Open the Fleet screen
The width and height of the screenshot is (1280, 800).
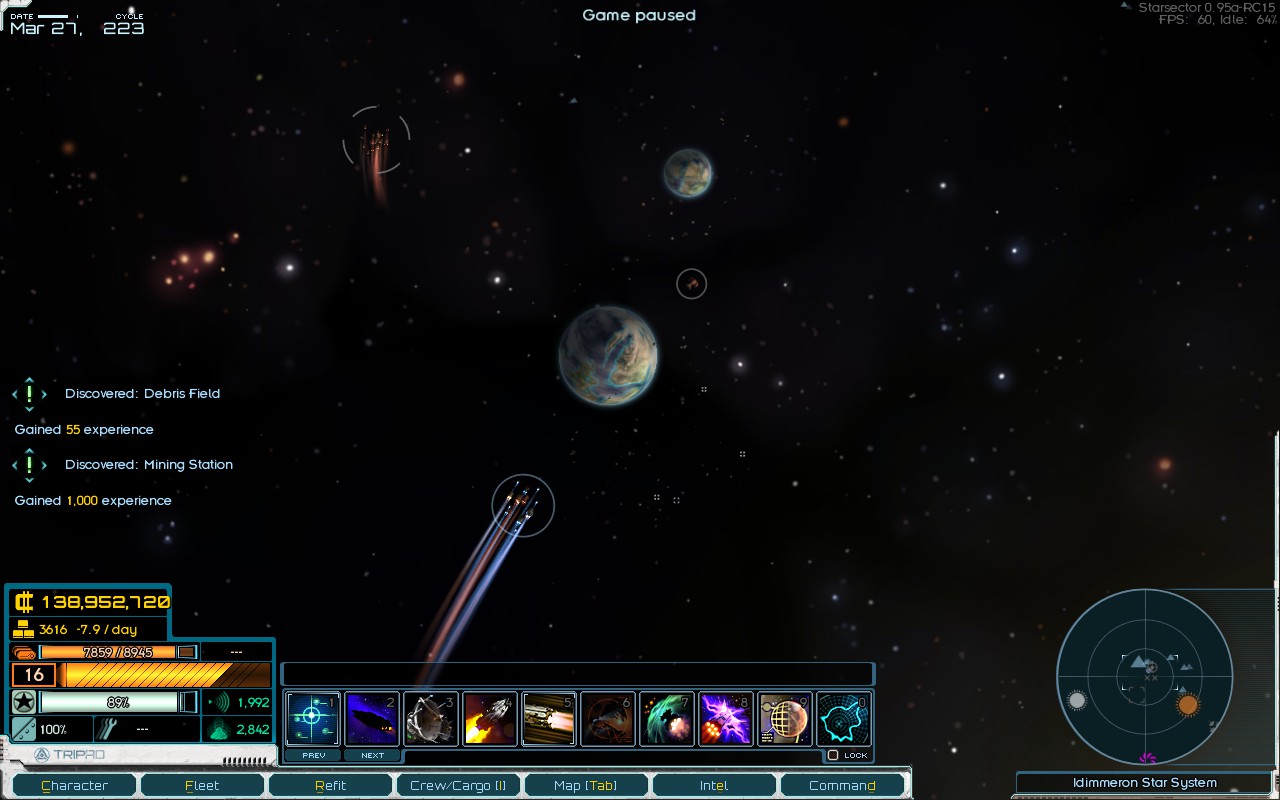pyautogui.click(x=202, y=785)
